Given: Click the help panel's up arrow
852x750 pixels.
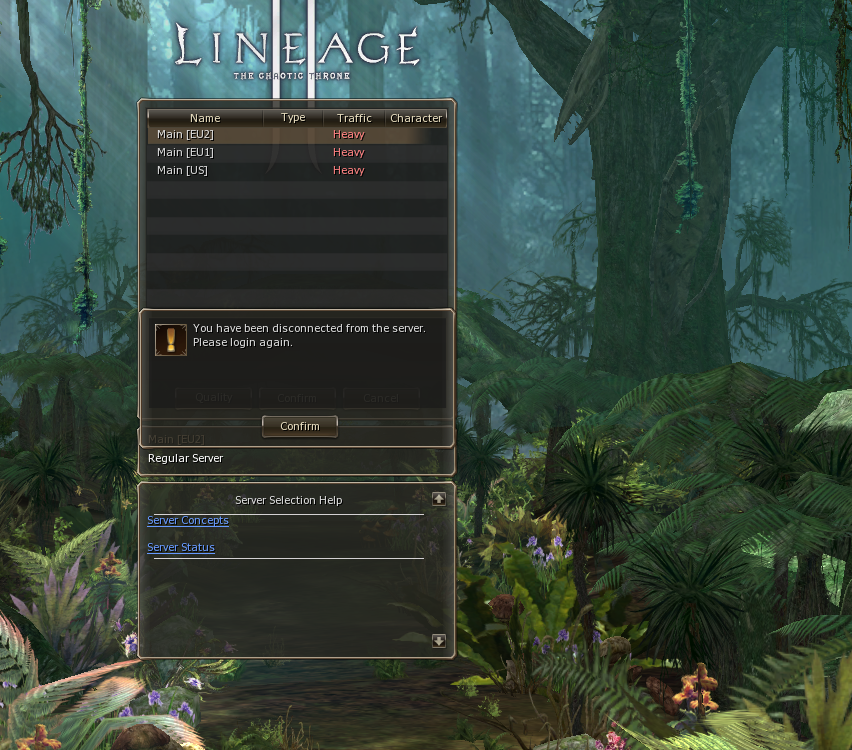Looking at the screenshot, I should (438, 498).
